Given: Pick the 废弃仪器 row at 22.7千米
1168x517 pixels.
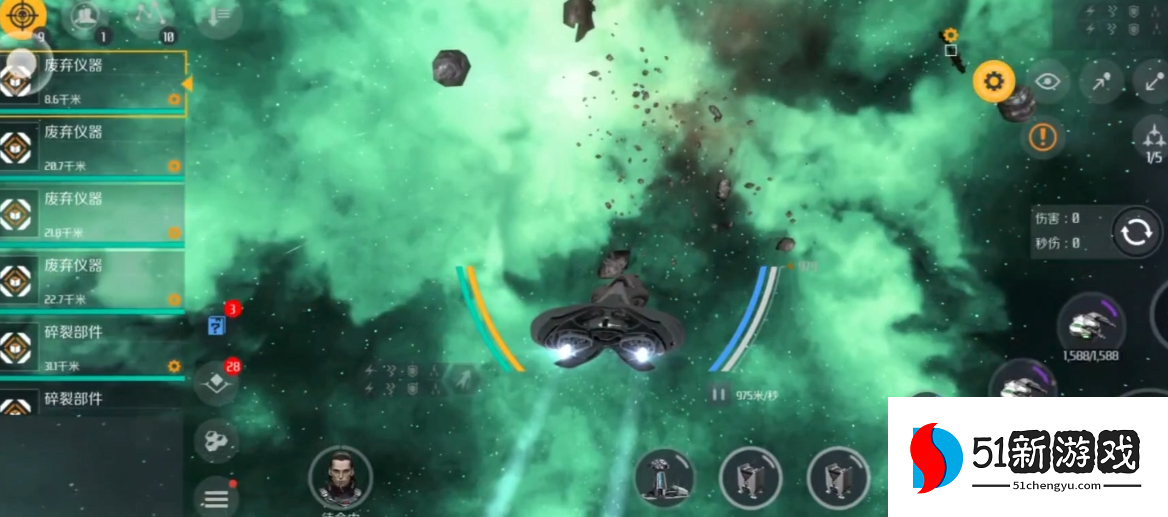Looking at the screenshot, I should [x=92, y=281].
